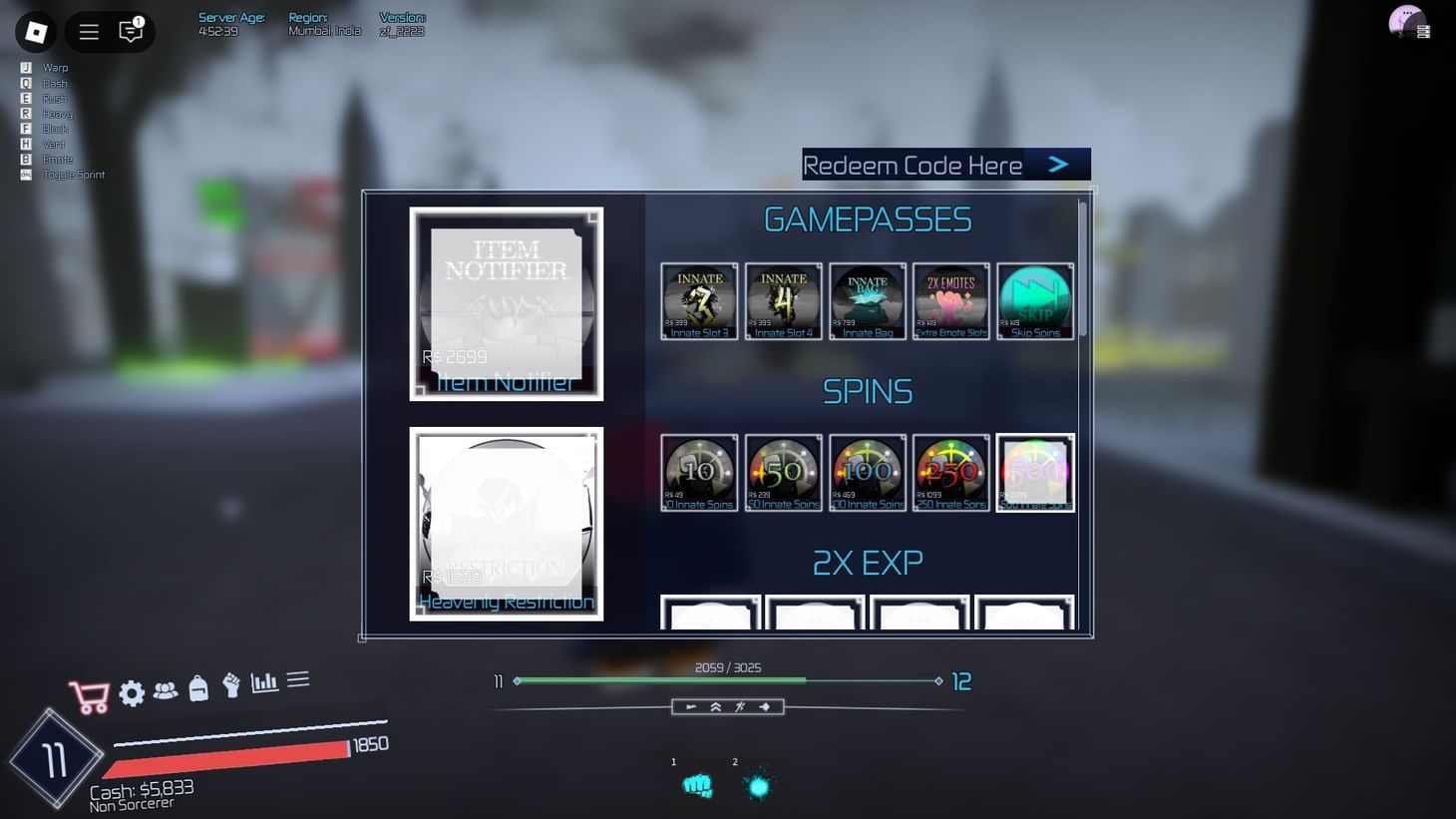Open the list icon next to stats

(297, 678)
